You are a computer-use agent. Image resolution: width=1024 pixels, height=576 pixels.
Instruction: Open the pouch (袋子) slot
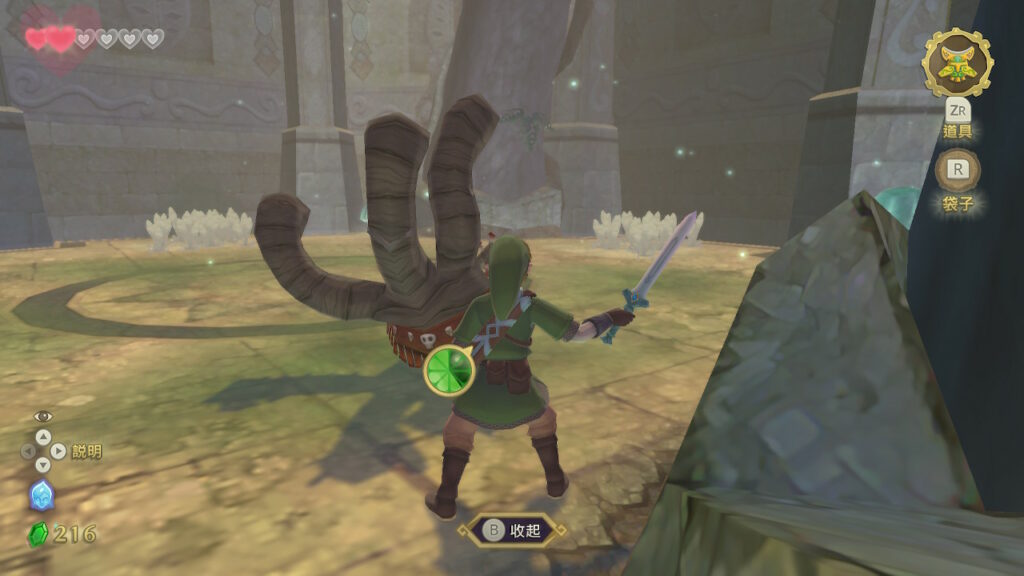[x=957, y=171]
